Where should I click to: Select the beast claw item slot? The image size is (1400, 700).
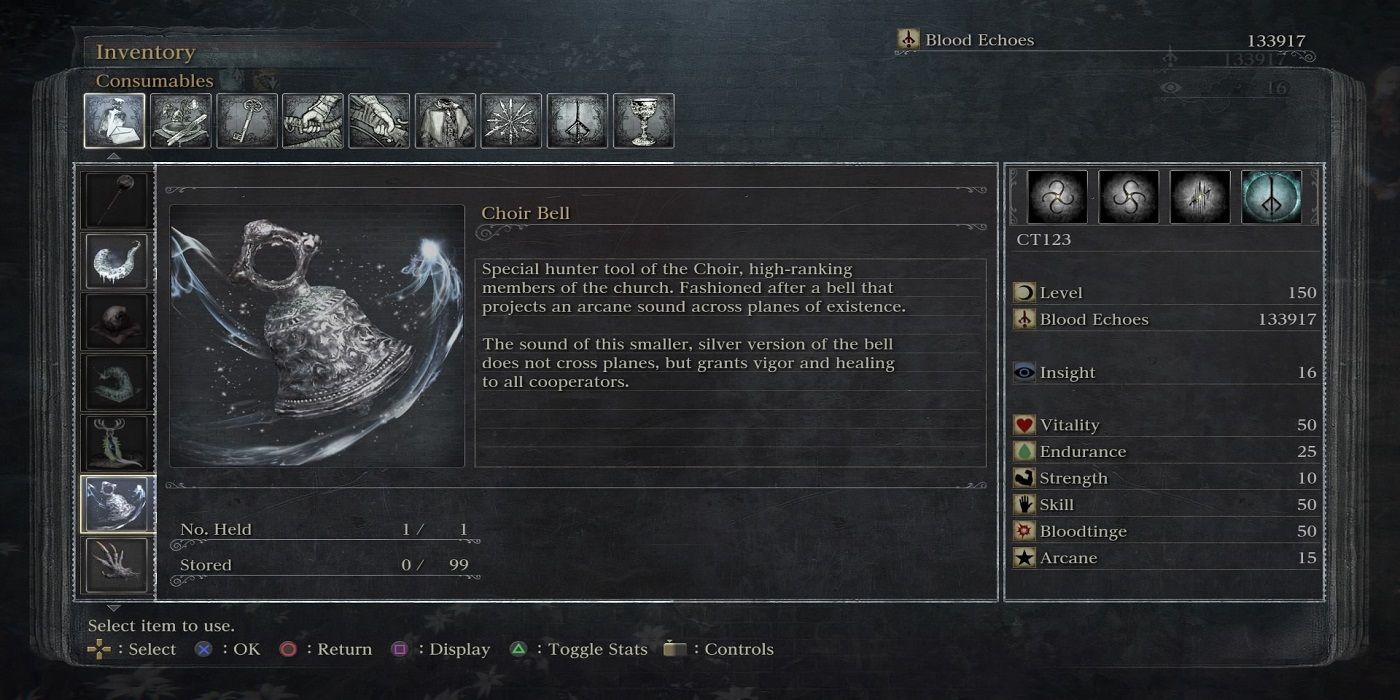pos(117,565)
